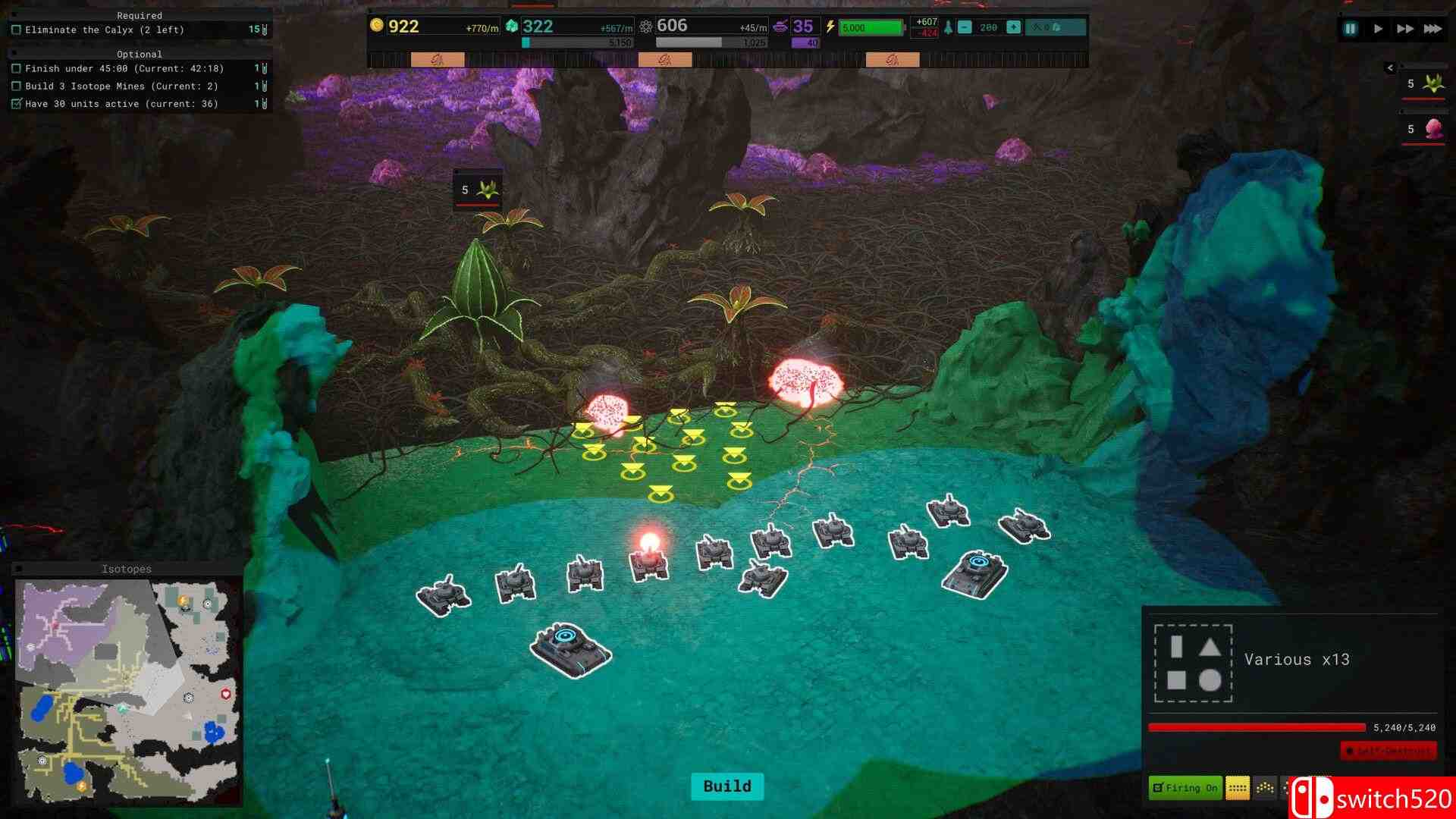1456x819 pixels.
Task: Uncheck the Have 30 units active checkbox
Action: (17, 103)
